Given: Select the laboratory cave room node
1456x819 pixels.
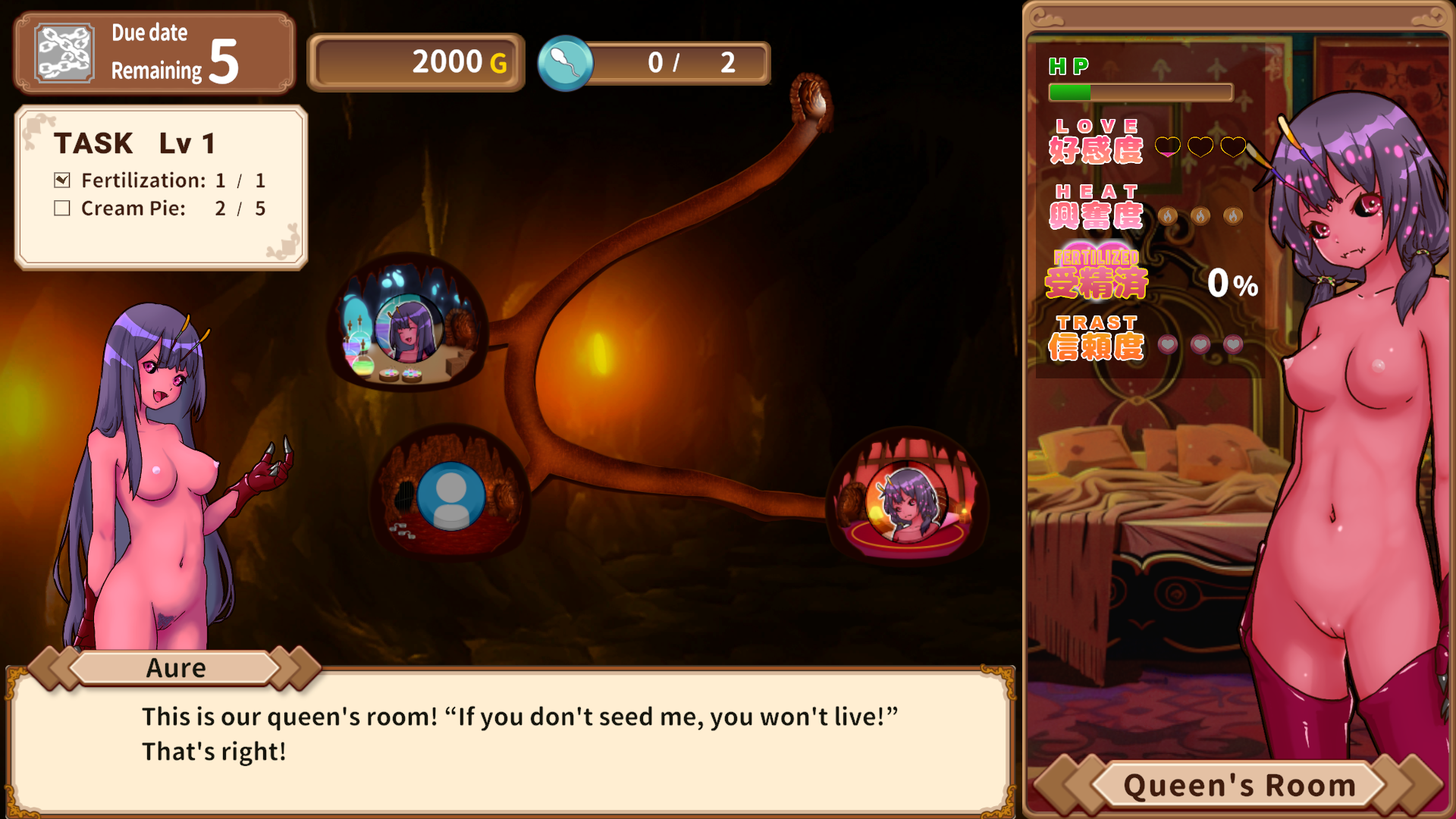Looking at the screenshot, I should point(407,326).
